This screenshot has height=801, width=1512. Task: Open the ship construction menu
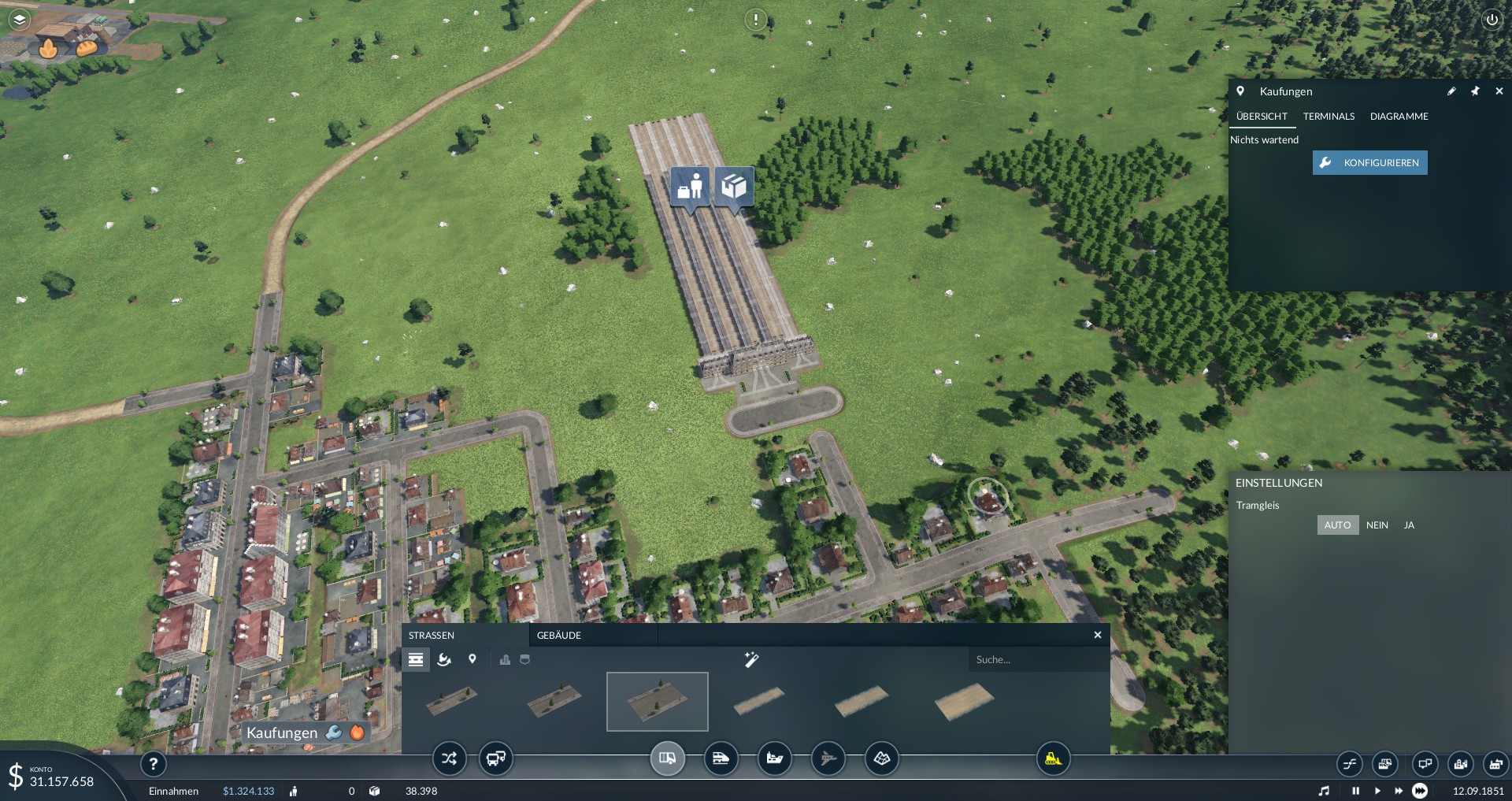point(774,758)
